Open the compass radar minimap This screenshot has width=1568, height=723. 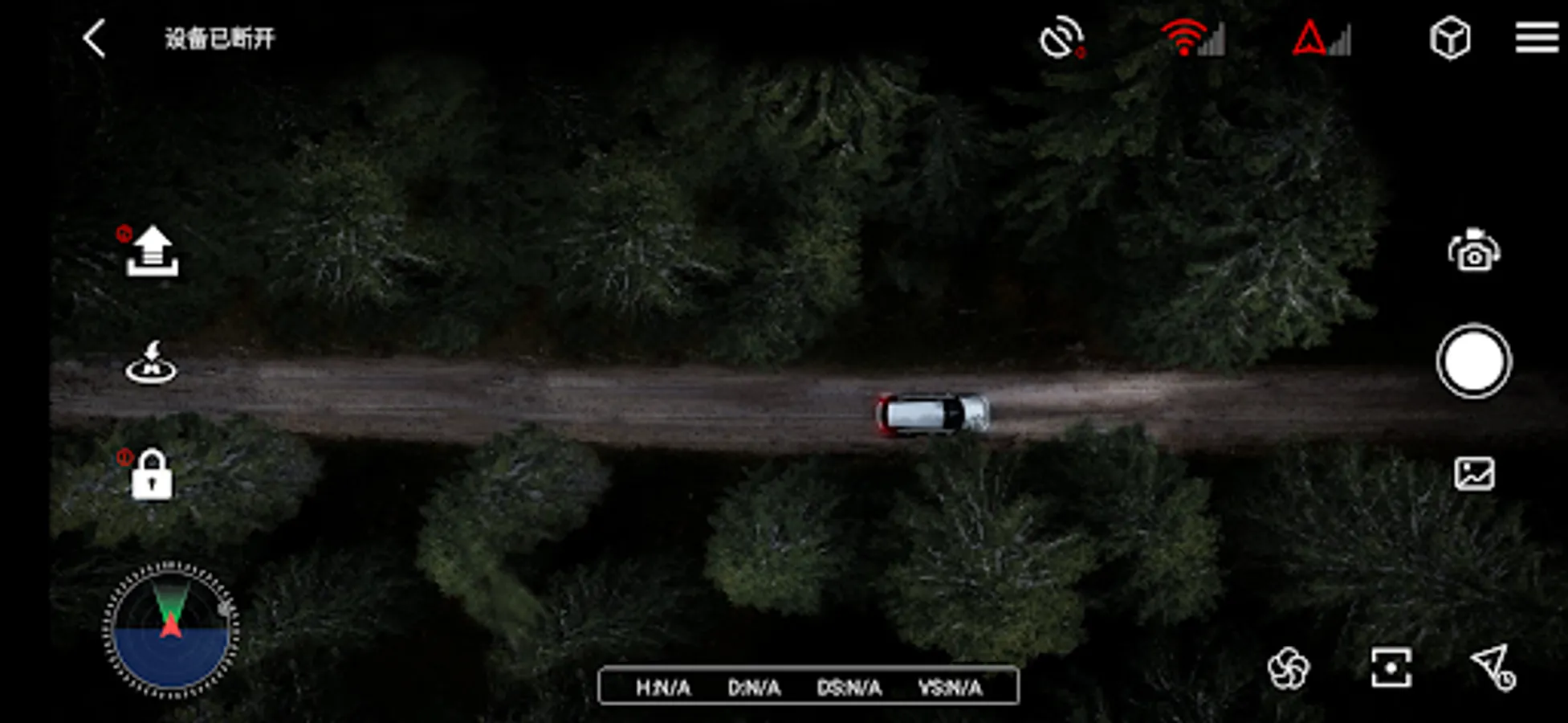pyautogui.click(x=170, y=629)
